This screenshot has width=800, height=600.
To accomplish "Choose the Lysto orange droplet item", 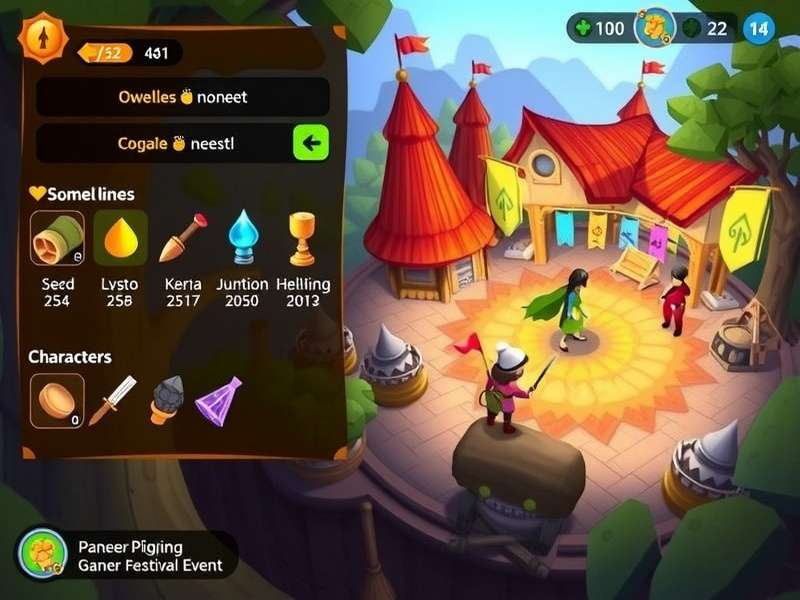I will (120, 238).
